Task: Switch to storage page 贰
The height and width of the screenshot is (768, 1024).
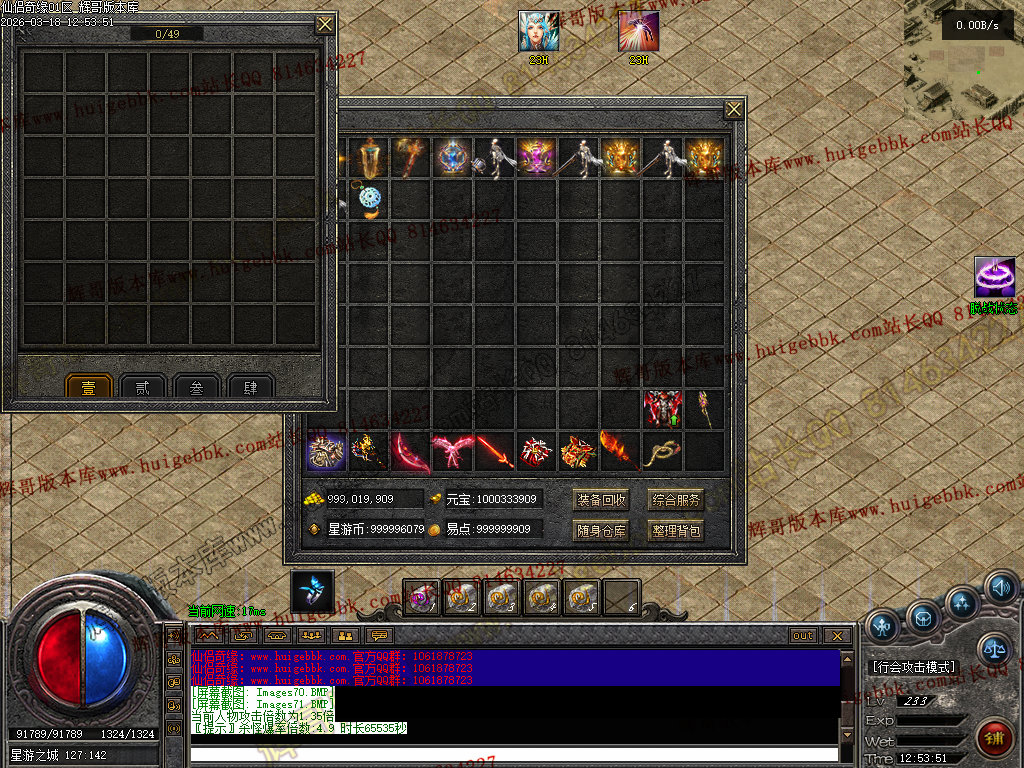Action: coord(143,387)
